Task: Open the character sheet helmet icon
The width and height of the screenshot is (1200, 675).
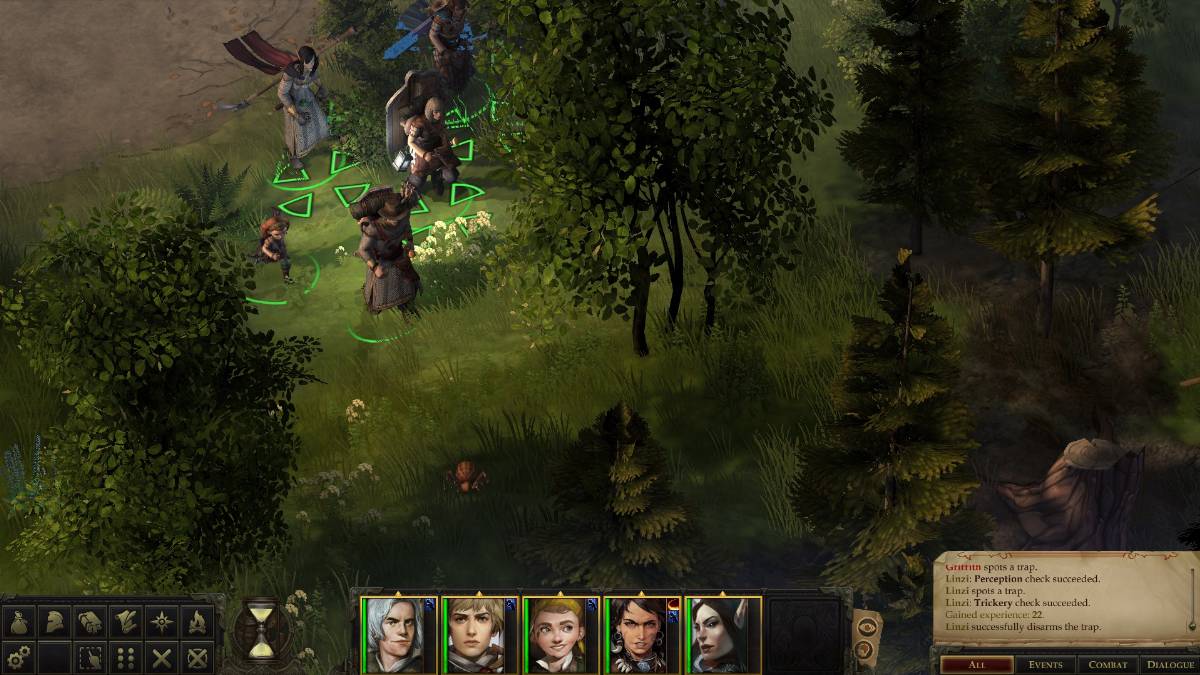Action: point(55,622)
